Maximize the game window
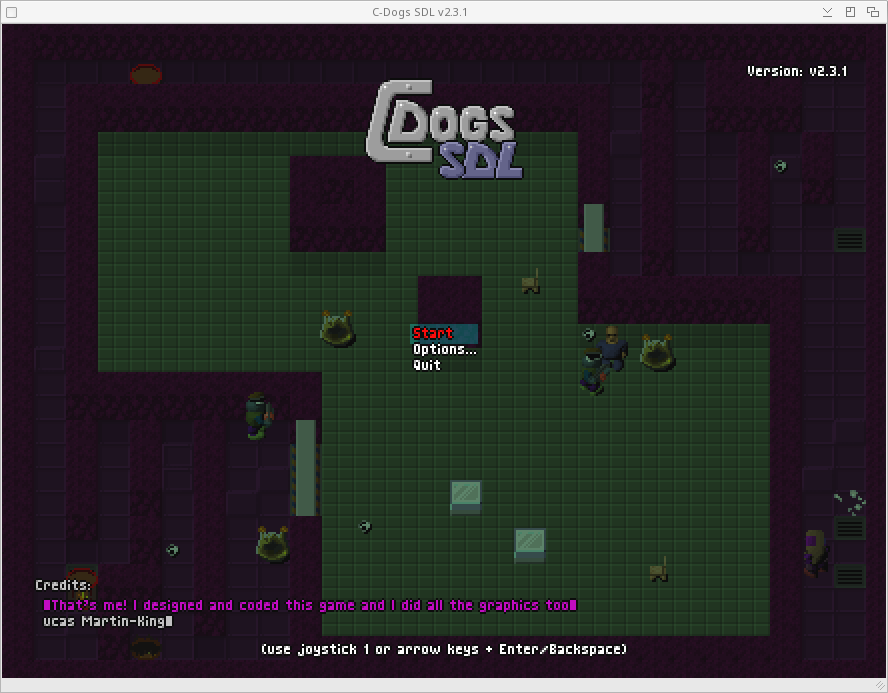 click(x=850, y=12)
